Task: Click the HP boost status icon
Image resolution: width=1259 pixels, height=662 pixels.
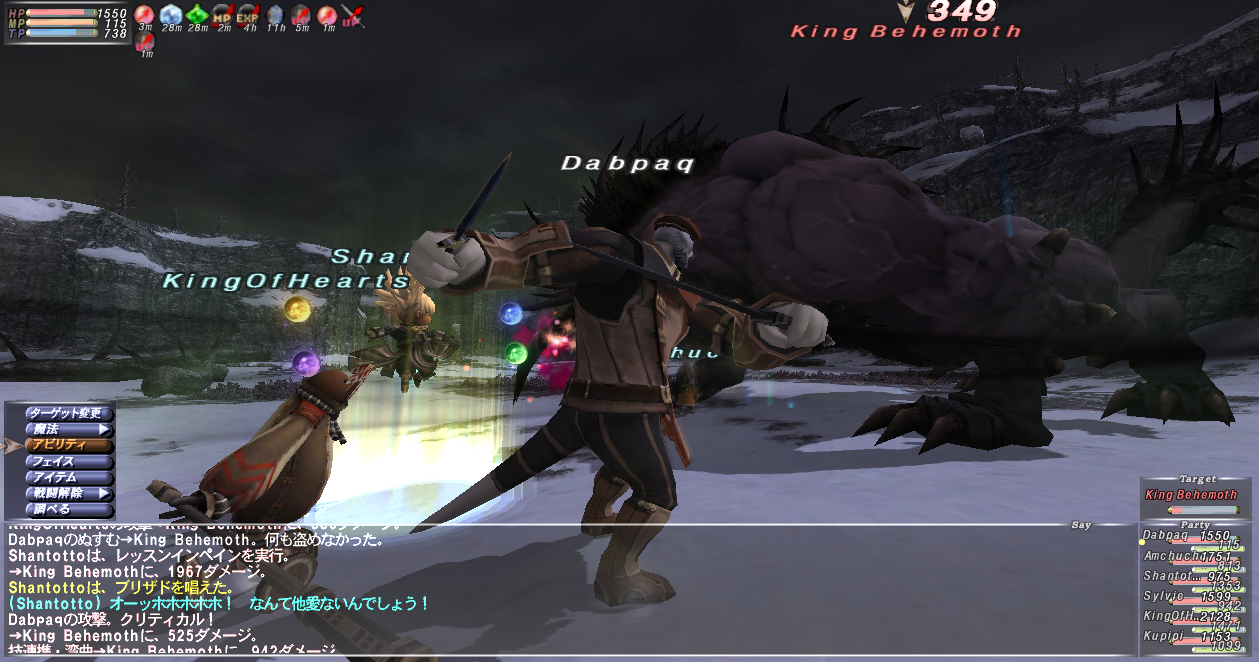Action: coord(222,15)
